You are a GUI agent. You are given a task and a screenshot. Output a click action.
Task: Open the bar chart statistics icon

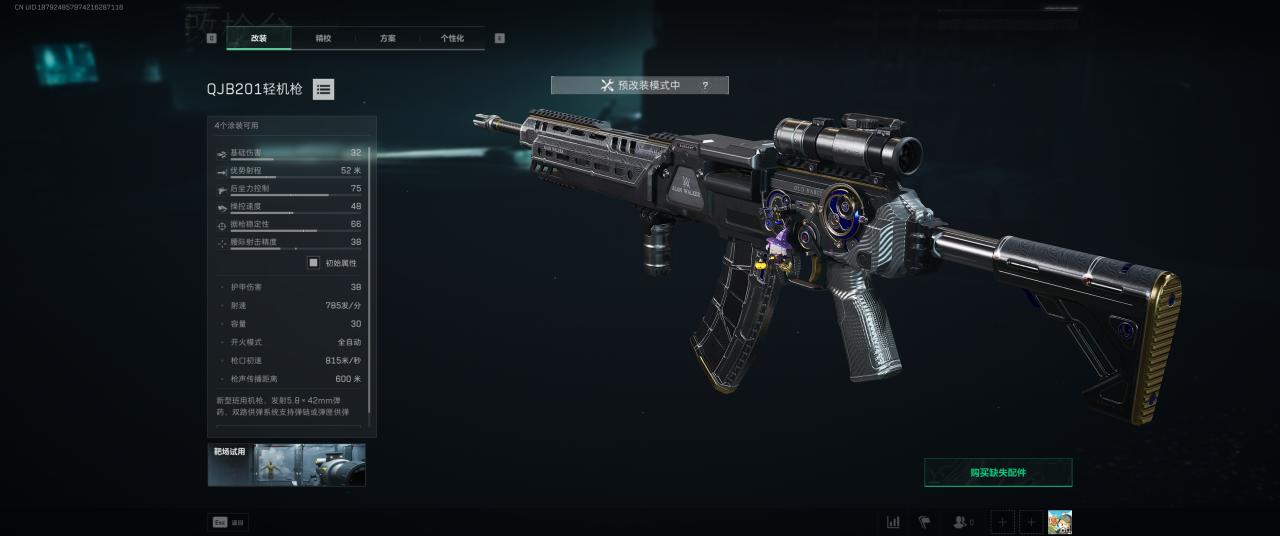(x=893, y=522)
